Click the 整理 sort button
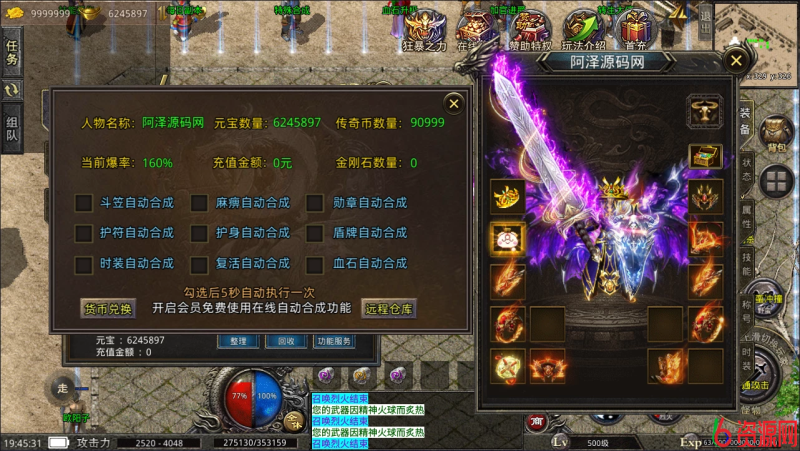The height and width of the screenshot is (451, 800). point(238,341)
